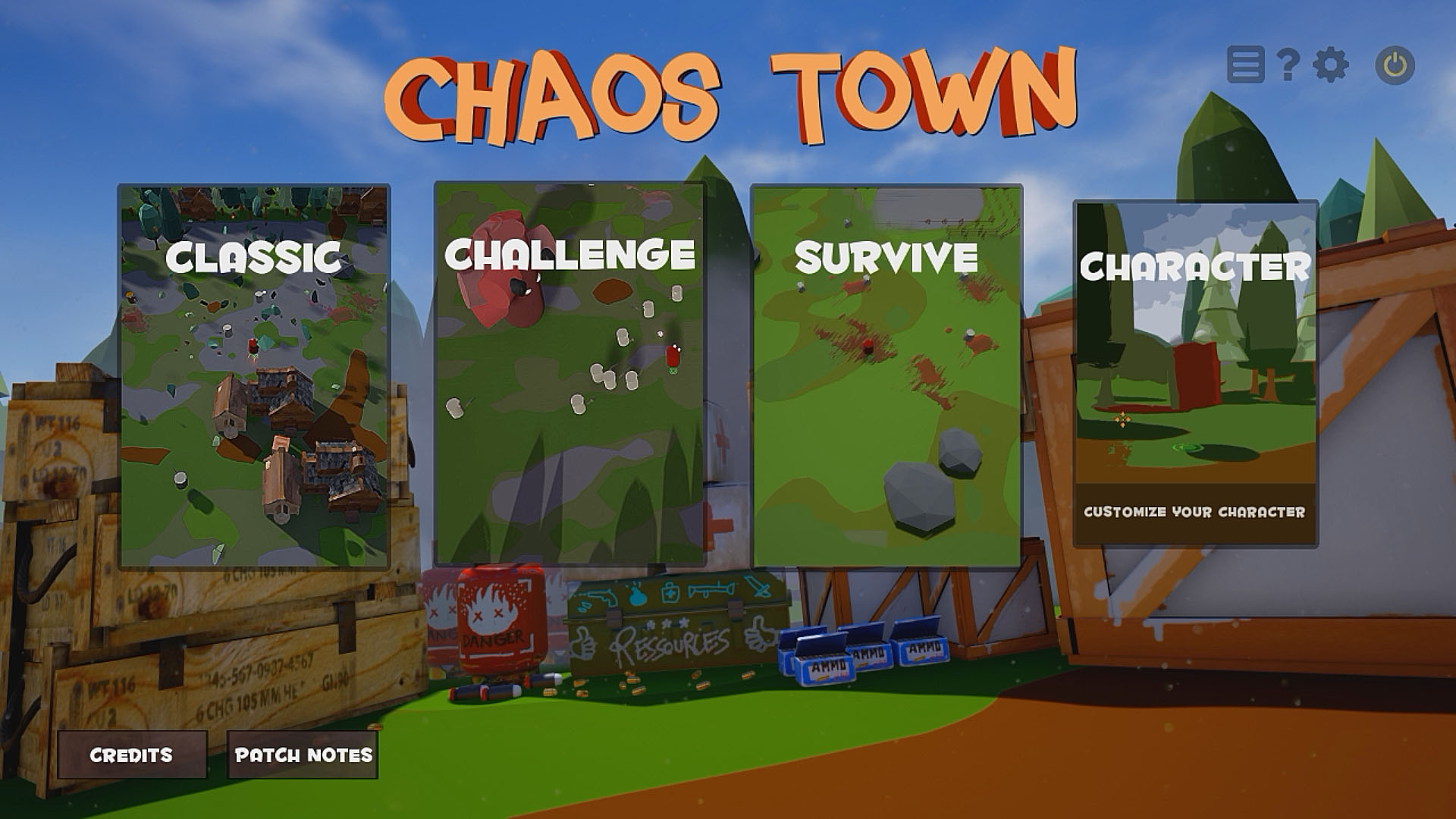Open the character customization screen

pyautogui.click(x=1196, y=364)
